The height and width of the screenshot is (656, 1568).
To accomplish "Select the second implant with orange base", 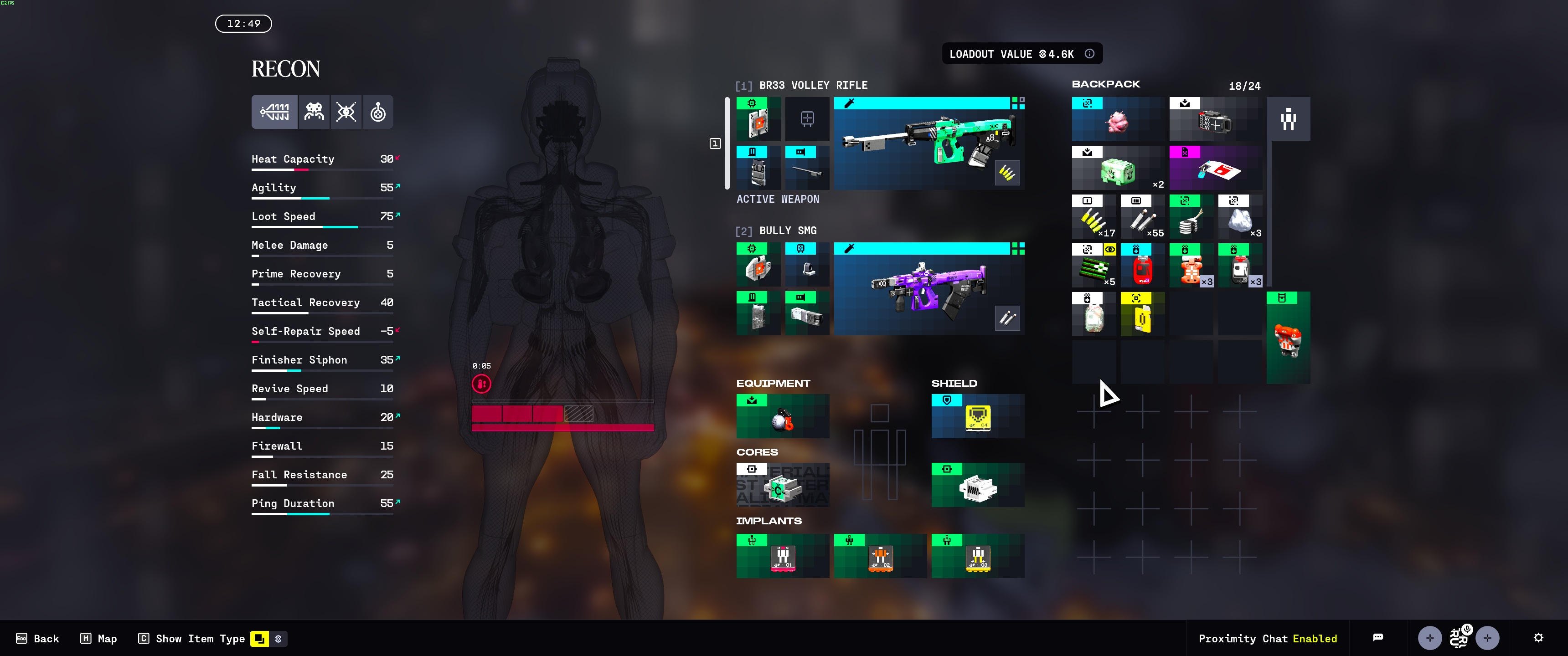I will point(880,556).
